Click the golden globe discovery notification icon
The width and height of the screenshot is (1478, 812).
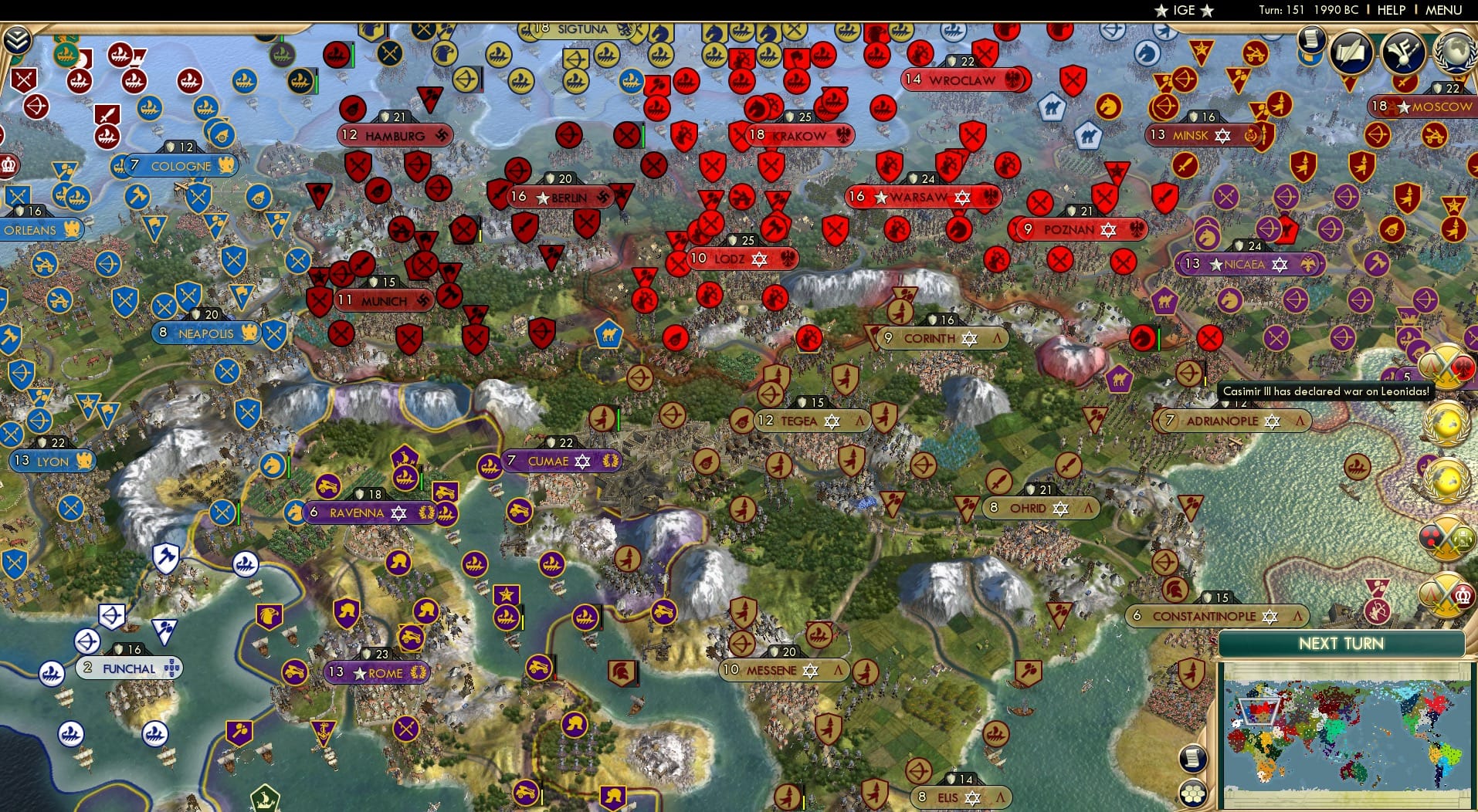(x=1447, y=423)
